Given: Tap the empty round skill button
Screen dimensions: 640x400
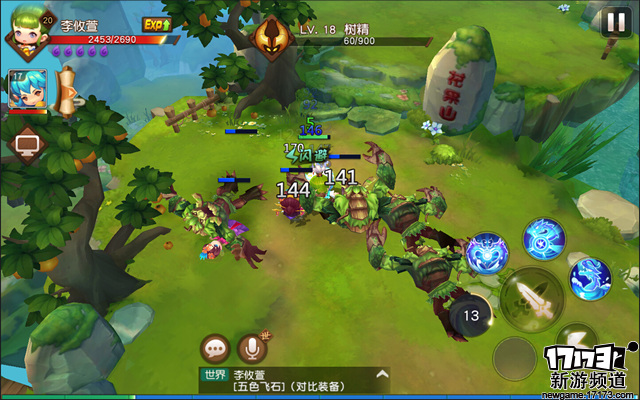Looking at the screenshot, I should point(515,357).
